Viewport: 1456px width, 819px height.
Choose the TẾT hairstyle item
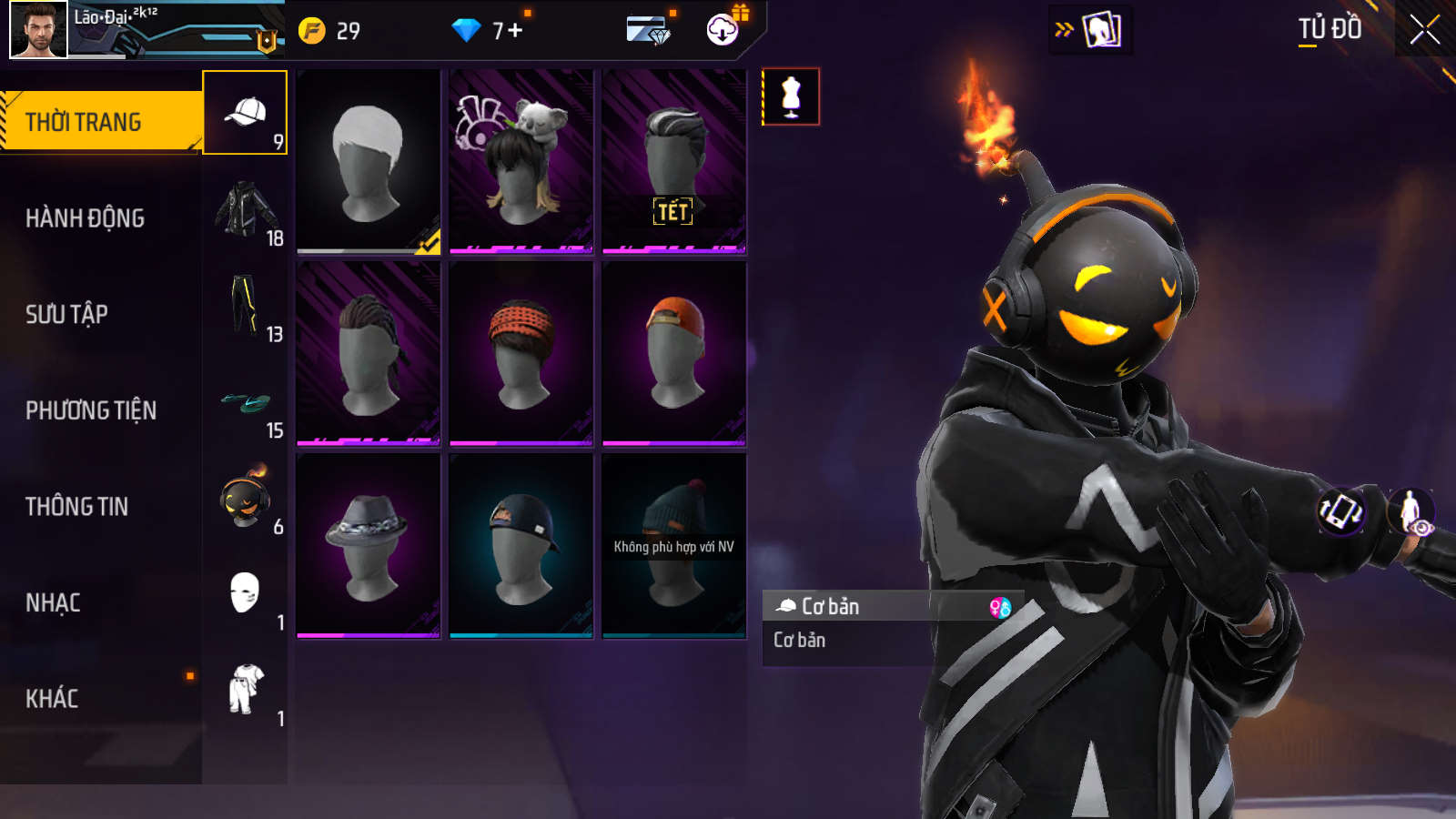pos(674,161)
